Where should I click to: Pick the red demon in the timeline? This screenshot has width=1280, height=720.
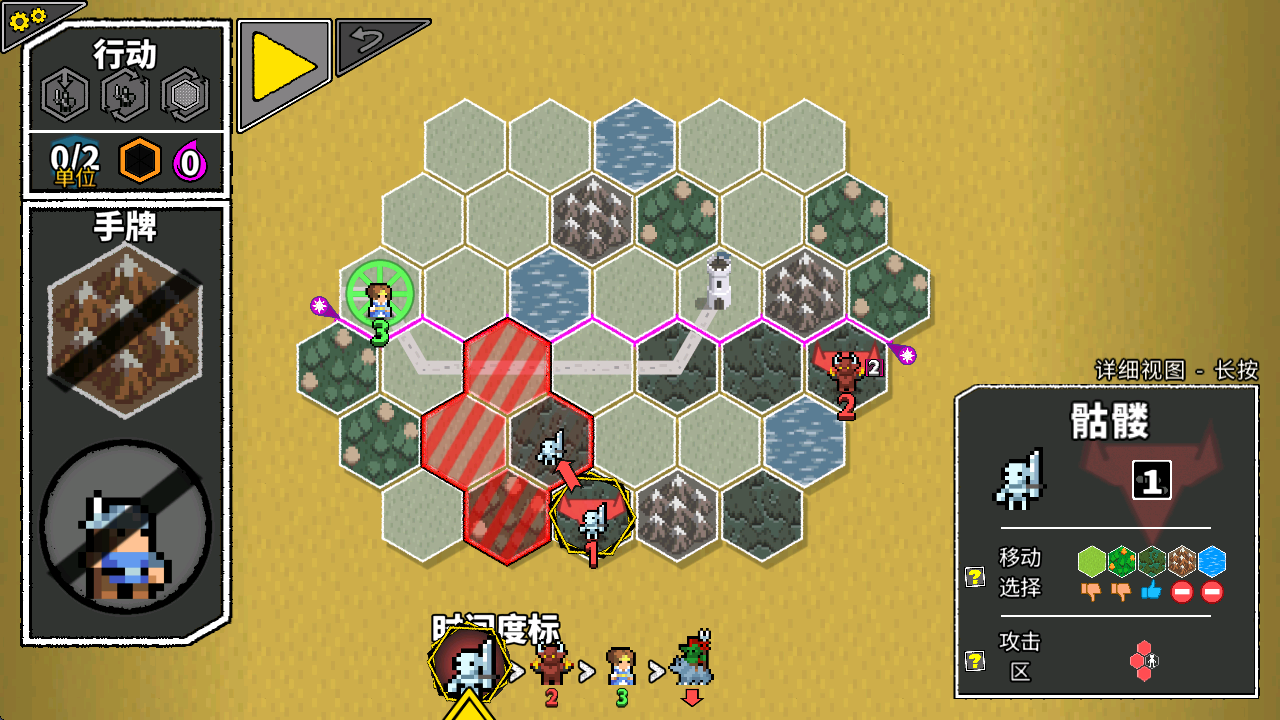pos(551,665)
